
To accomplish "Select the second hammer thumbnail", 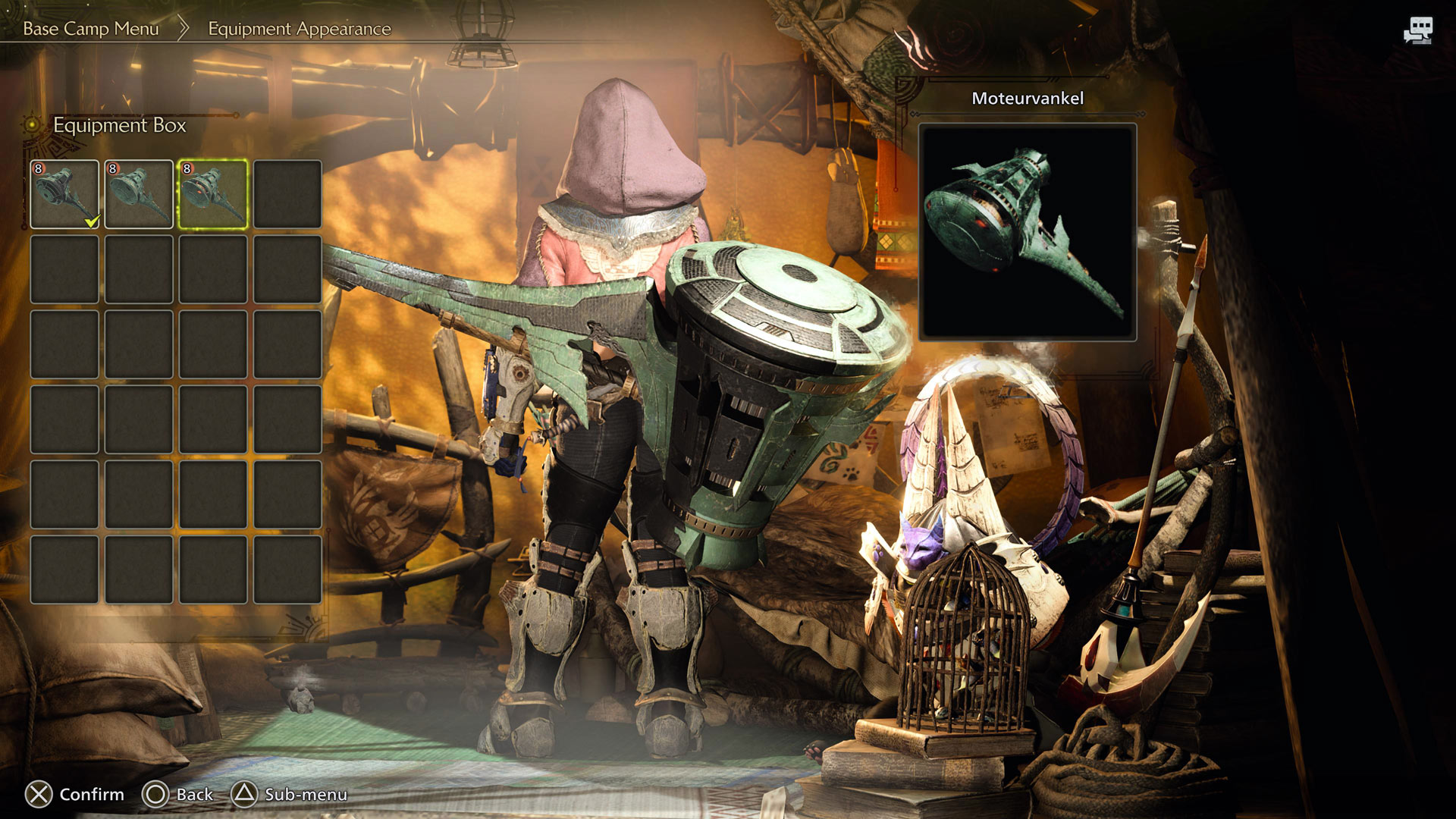I will tap(138, 193).
